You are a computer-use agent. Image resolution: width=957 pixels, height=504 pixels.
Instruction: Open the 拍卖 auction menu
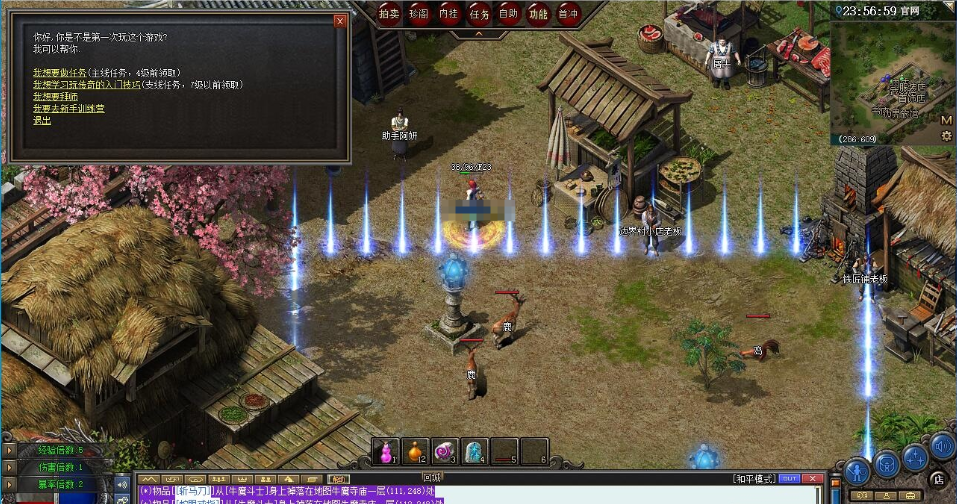[389, 13]
